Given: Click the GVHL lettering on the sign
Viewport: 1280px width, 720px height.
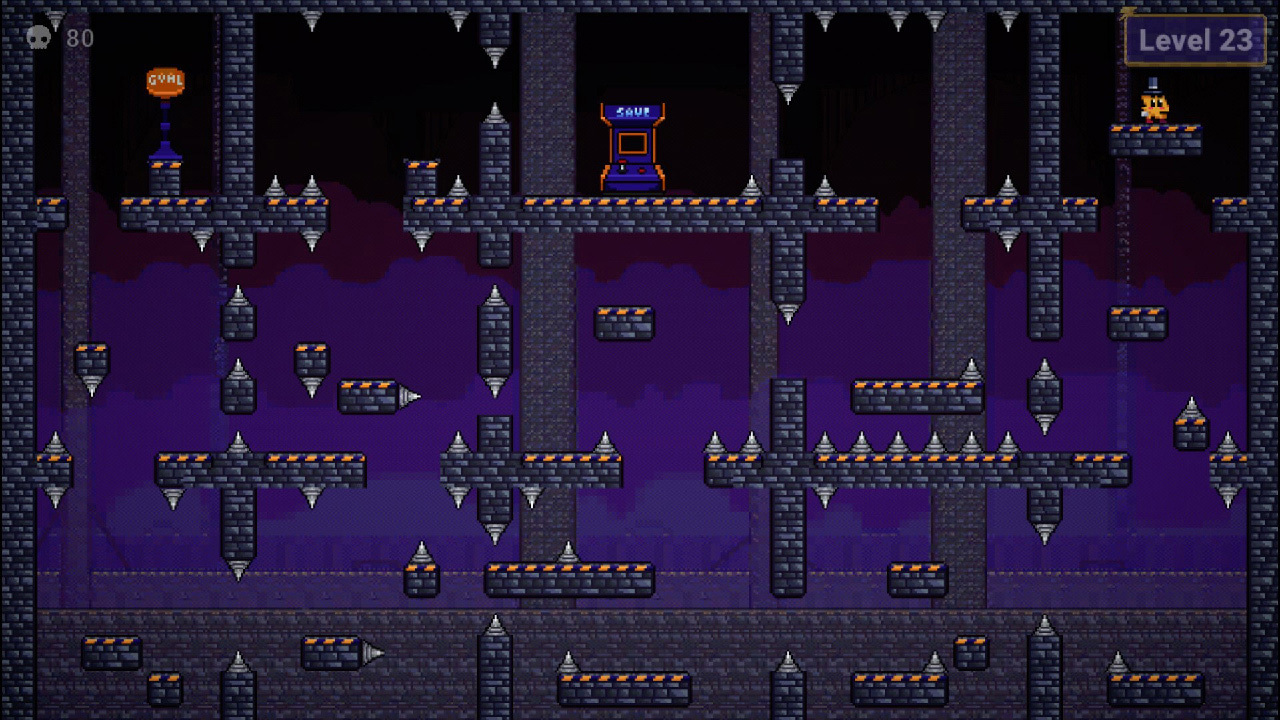Looking at the screenshot, I should (164, 81).
